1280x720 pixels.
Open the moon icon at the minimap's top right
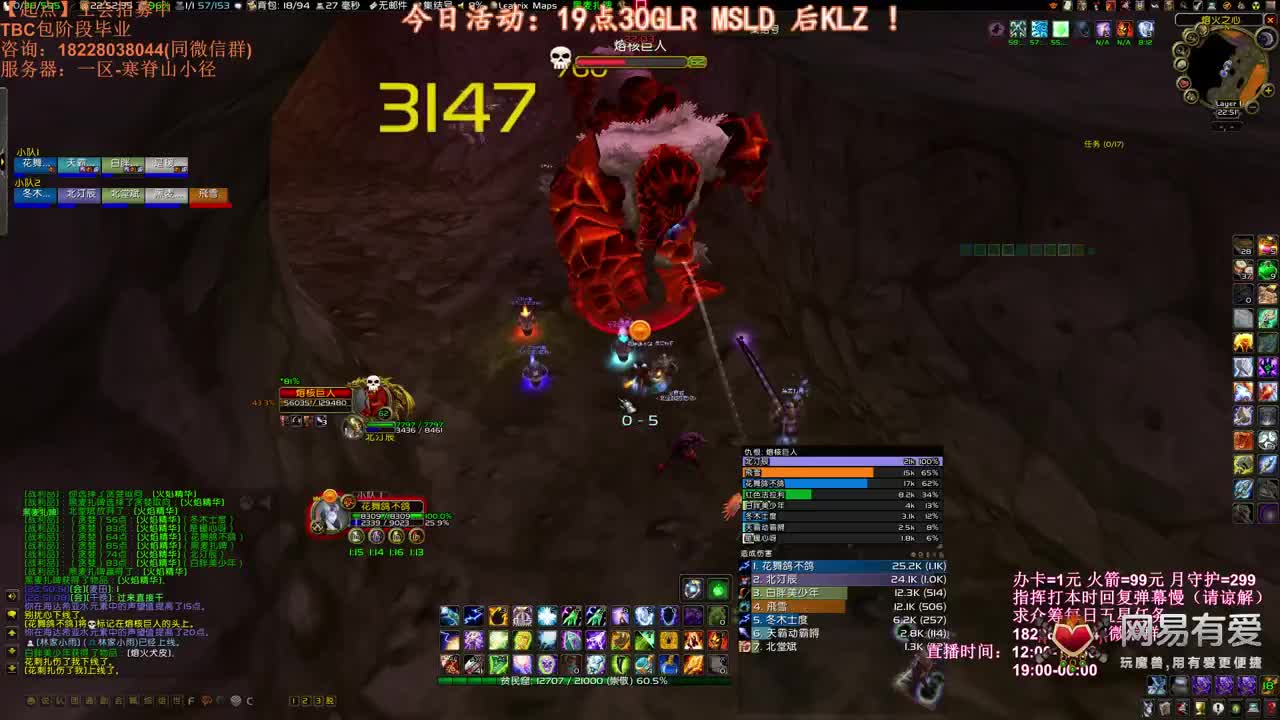click(x=1264, y=38)
